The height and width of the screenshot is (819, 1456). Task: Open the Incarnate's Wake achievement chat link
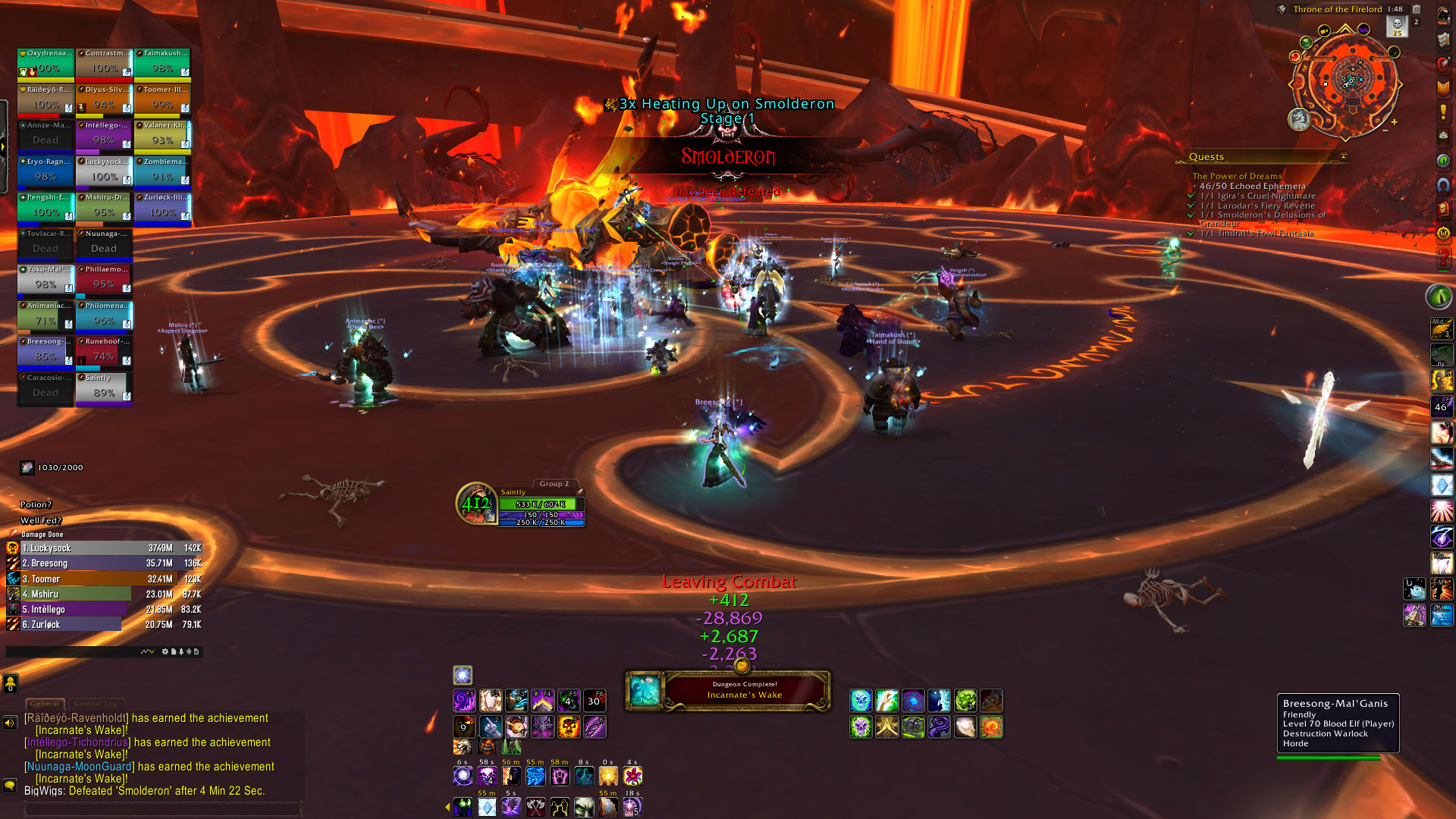[81, 730]
